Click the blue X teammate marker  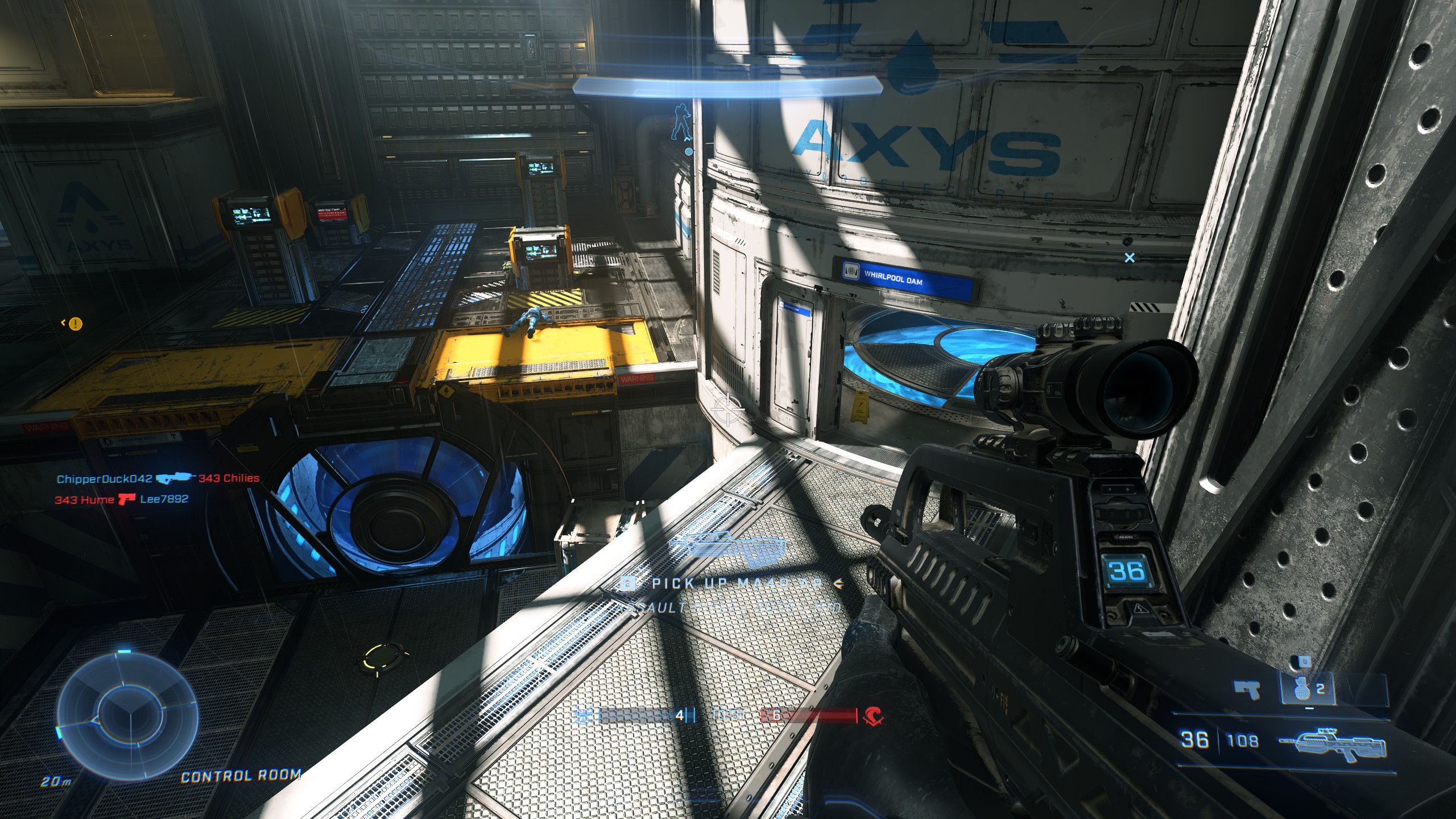[x=1130, y=258]
